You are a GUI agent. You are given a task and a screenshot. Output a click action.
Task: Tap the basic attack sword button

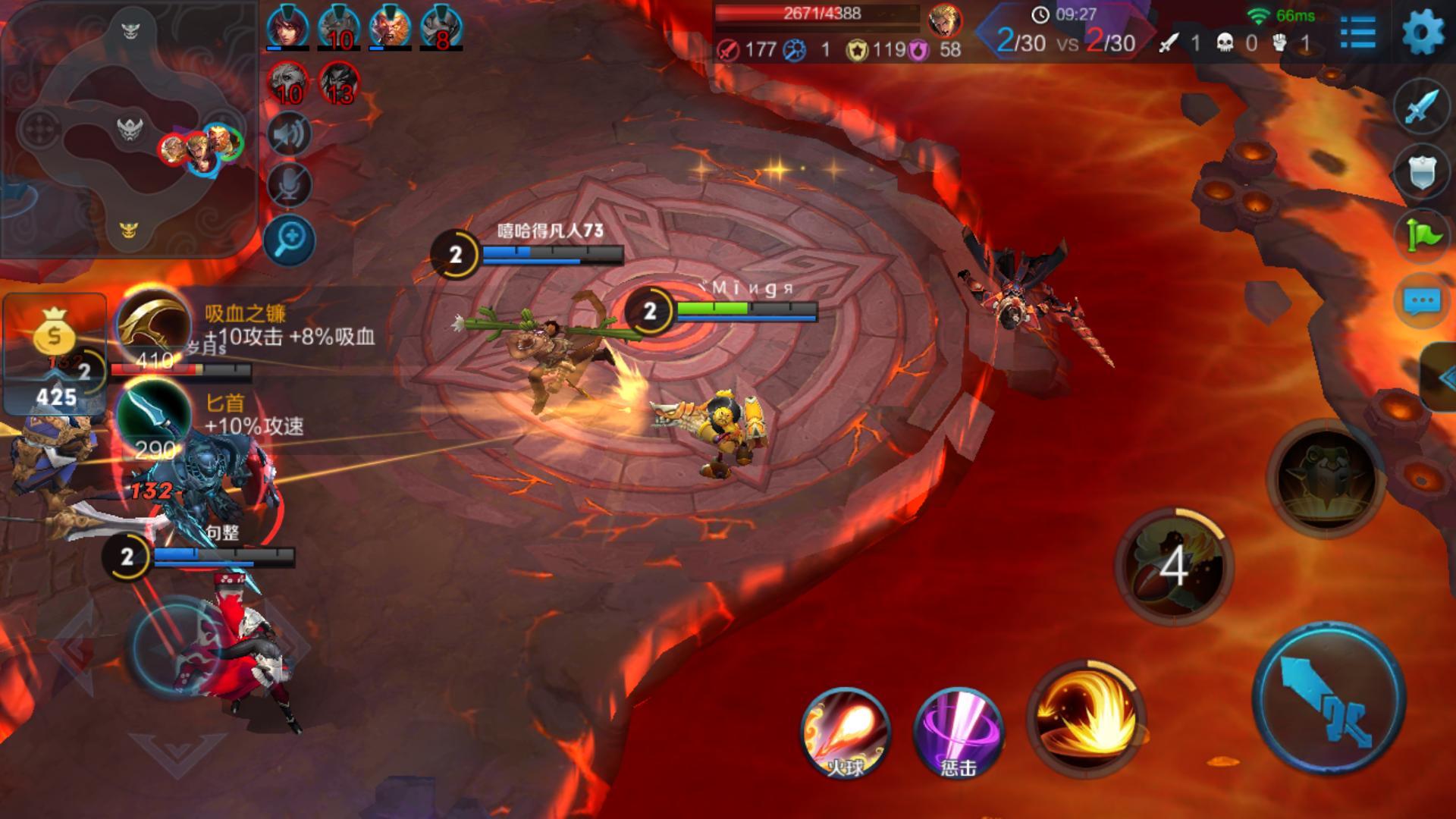1329,698
